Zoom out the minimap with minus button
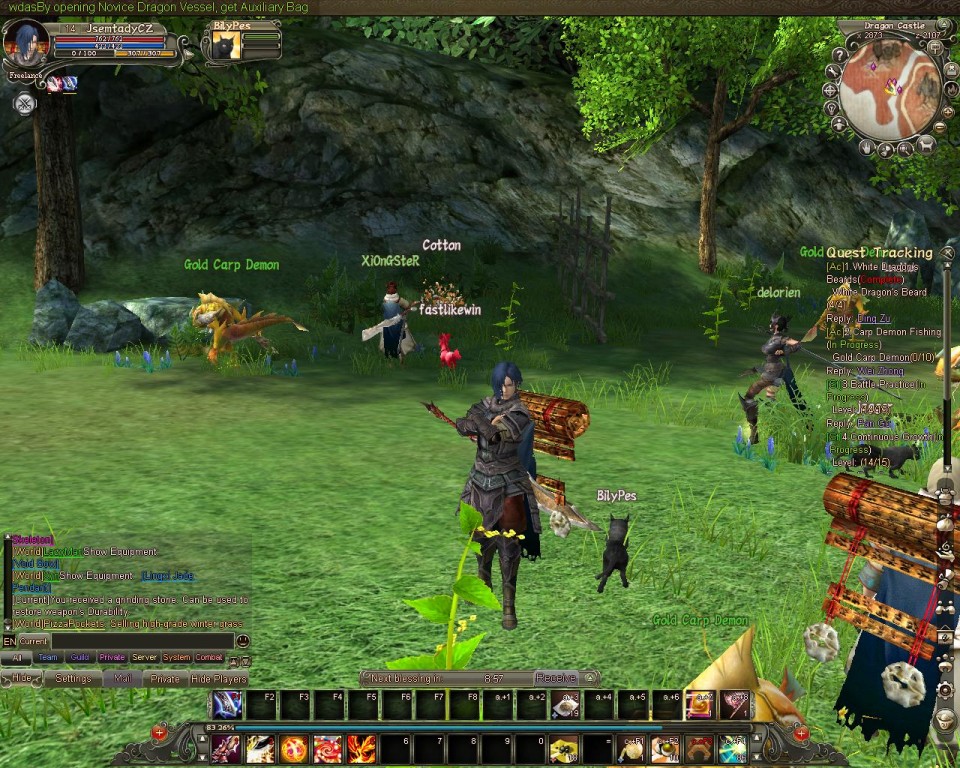Viewport: 960px width, 768px height. coord(939,127)
